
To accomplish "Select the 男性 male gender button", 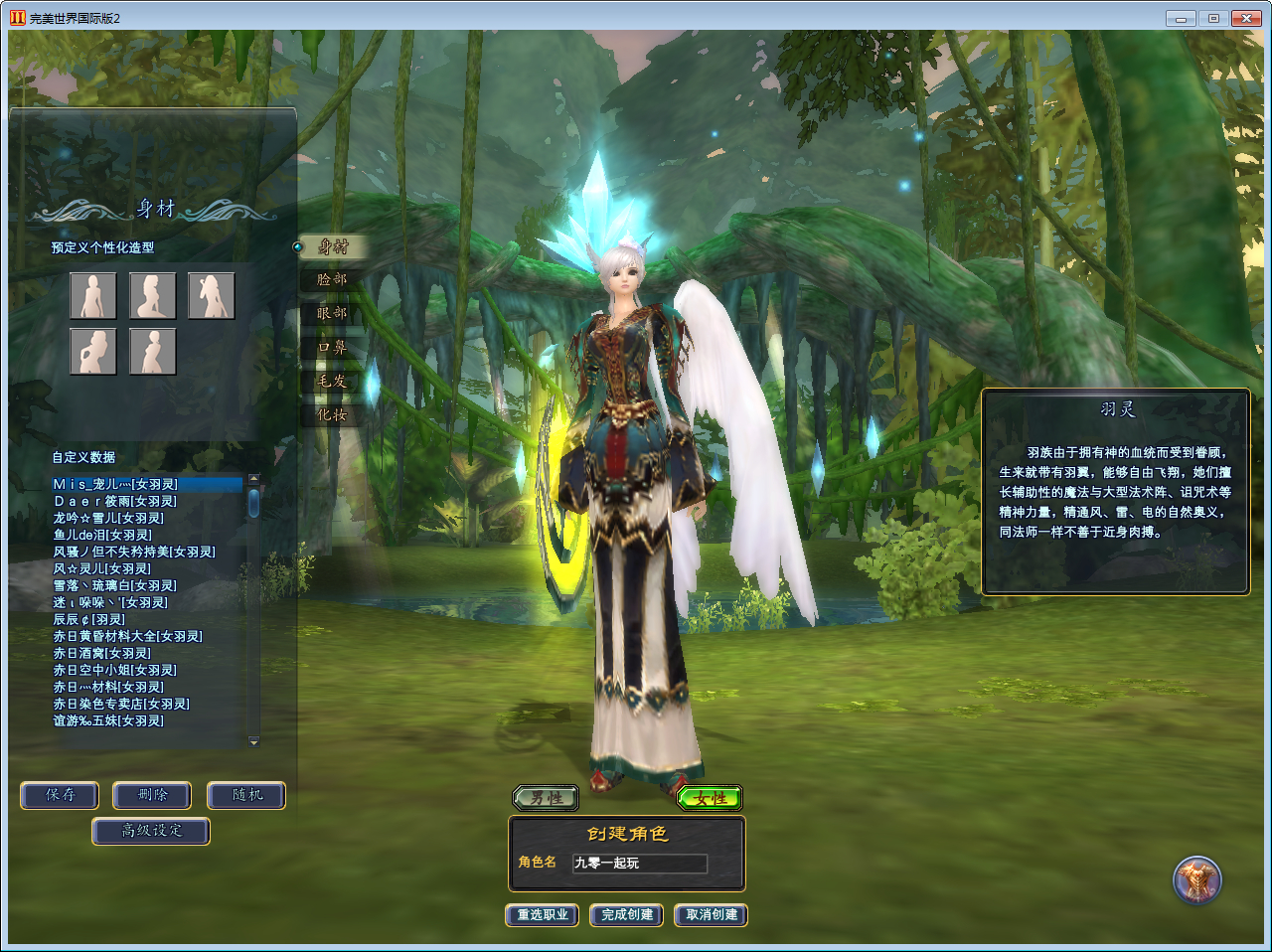I will (x=545, y=798).
